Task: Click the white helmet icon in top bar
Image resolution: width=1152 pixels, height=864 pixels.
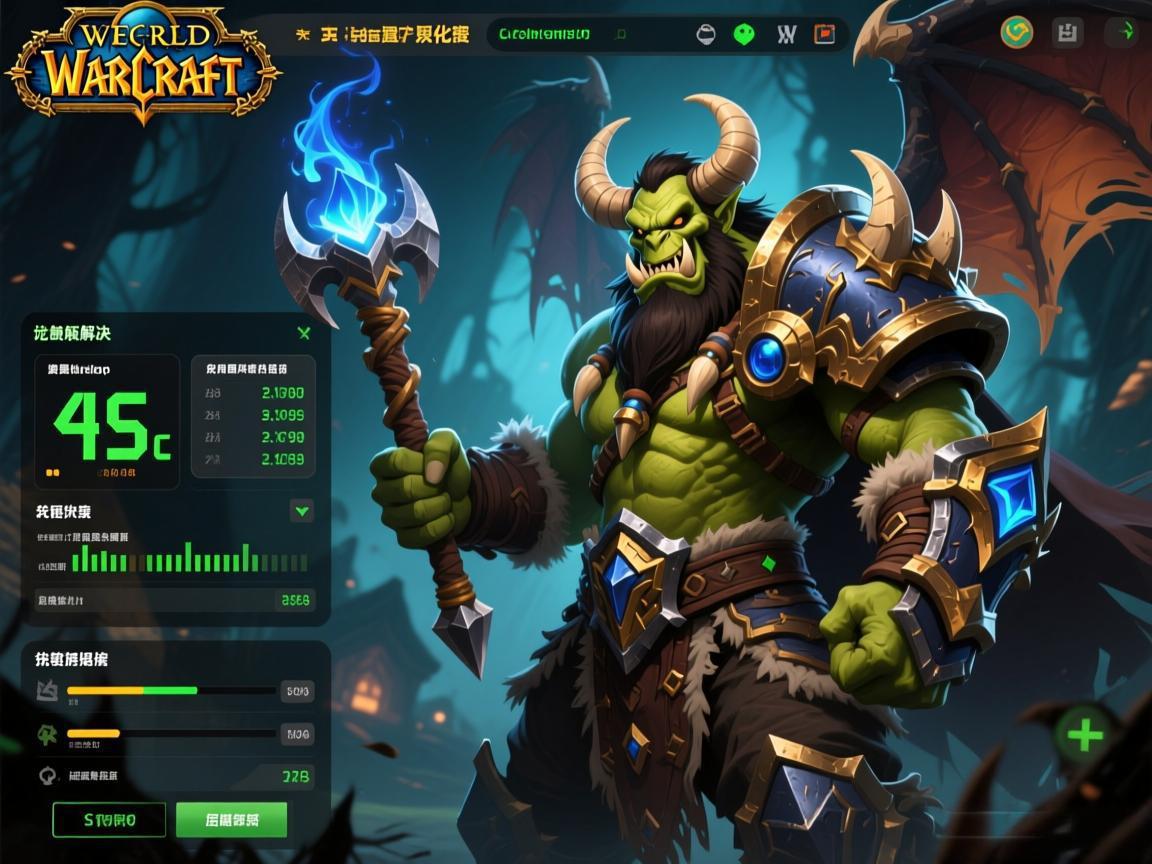Action: (x=706, y=34)
